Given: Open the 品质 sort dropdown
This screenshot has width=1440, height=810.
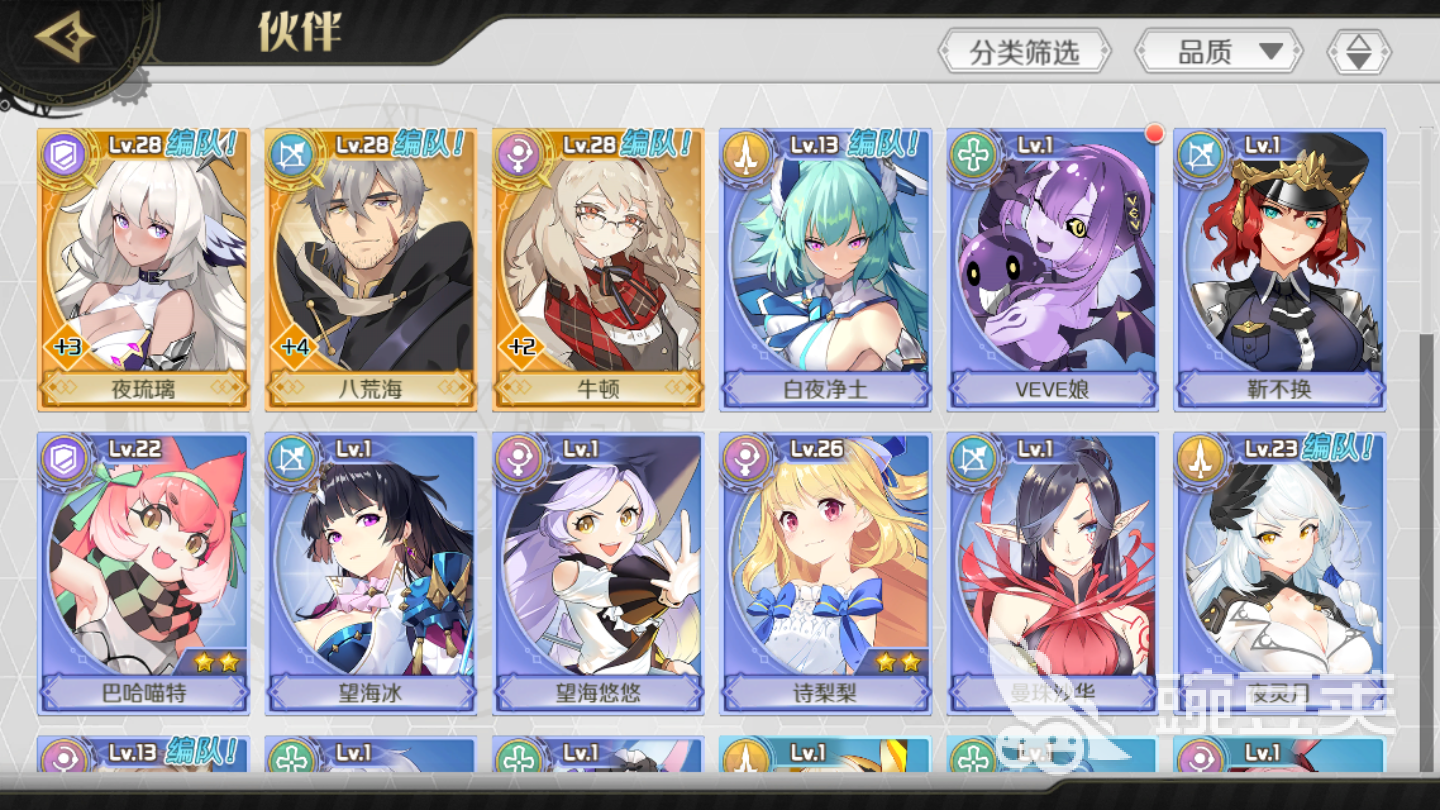Looking at the screenshot, I should click(x=1218, y=51).
